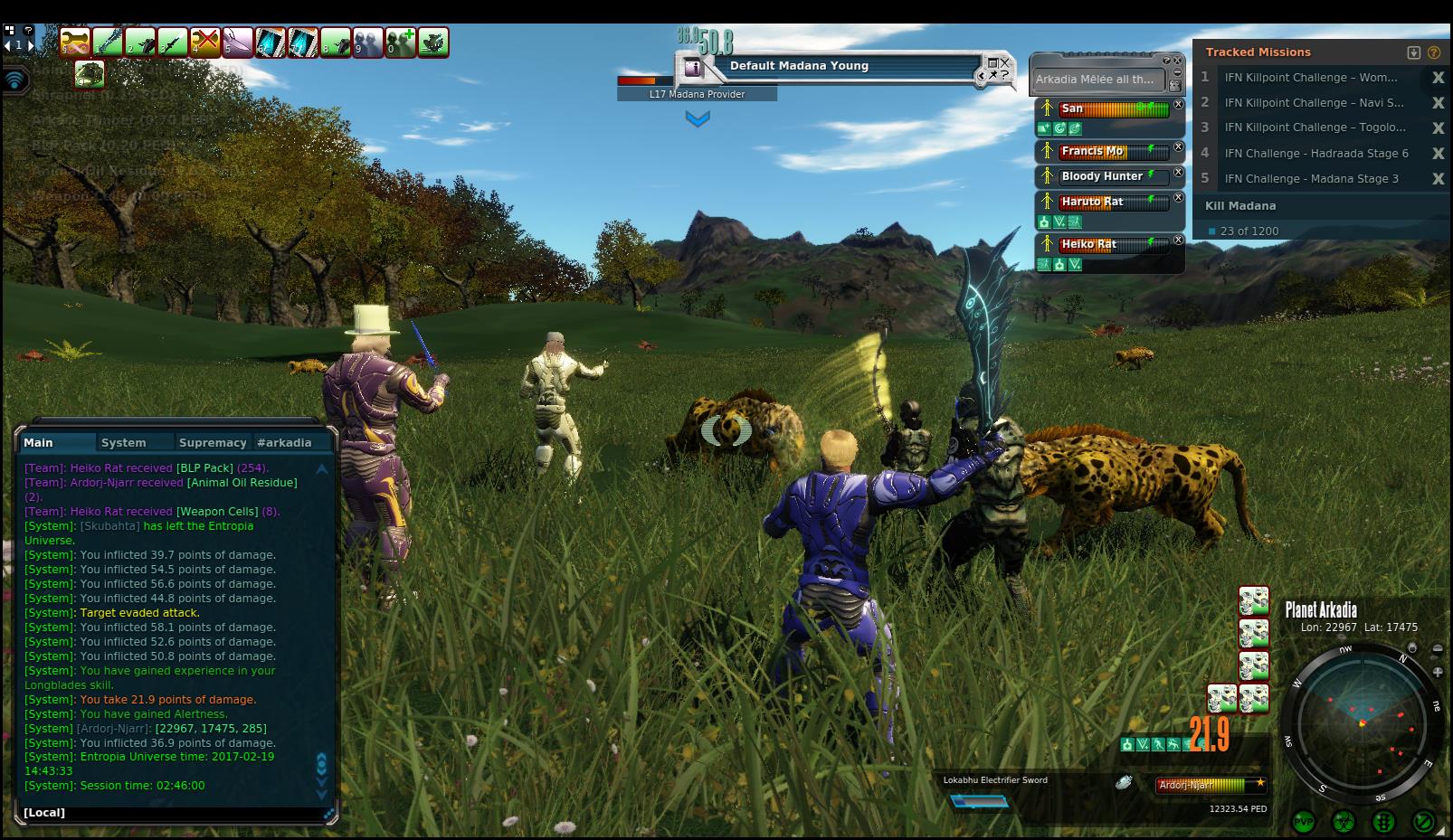Zoom in the radar with plus button
This screenshot has height=840, width=1453.
(x=1438, y=672)
